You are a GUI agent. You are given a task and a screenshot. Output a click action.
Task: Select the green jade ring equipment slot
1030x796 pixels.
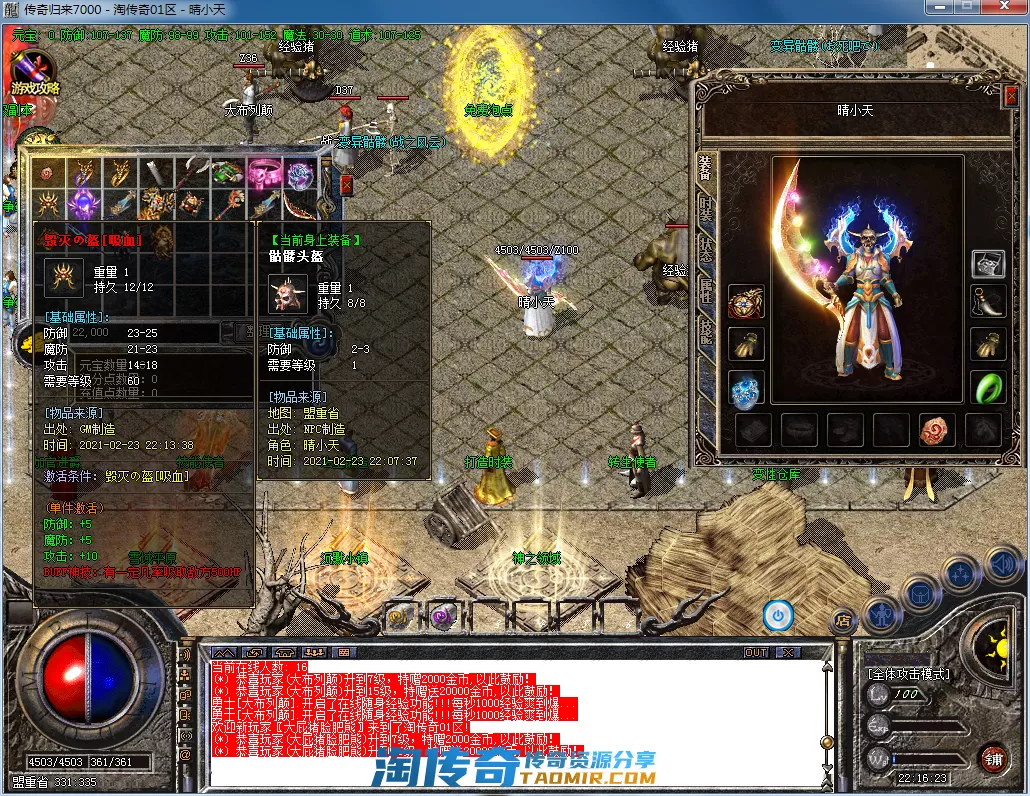tap(988, 387)
